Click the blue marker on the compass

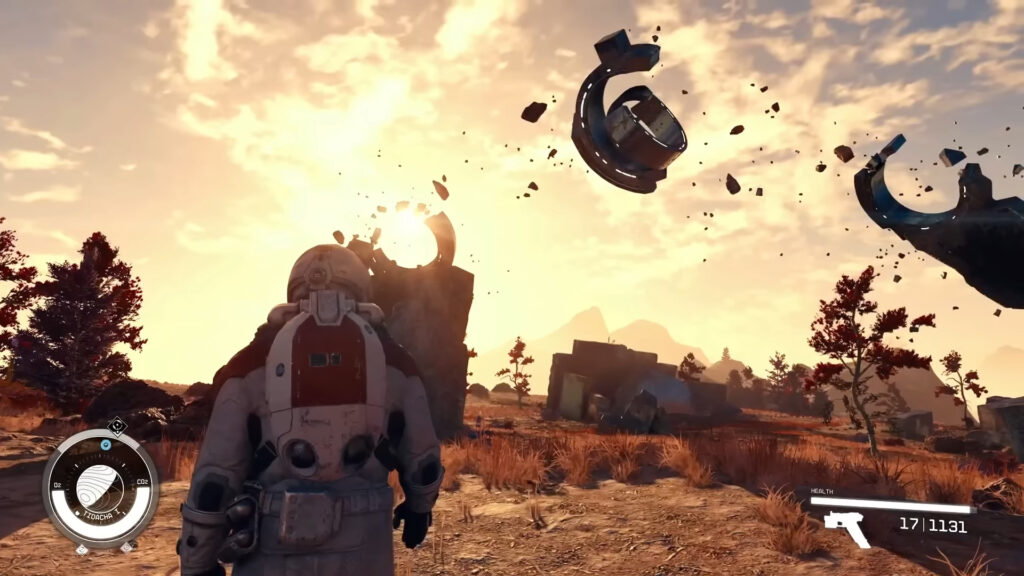click(x=107, y=443)
